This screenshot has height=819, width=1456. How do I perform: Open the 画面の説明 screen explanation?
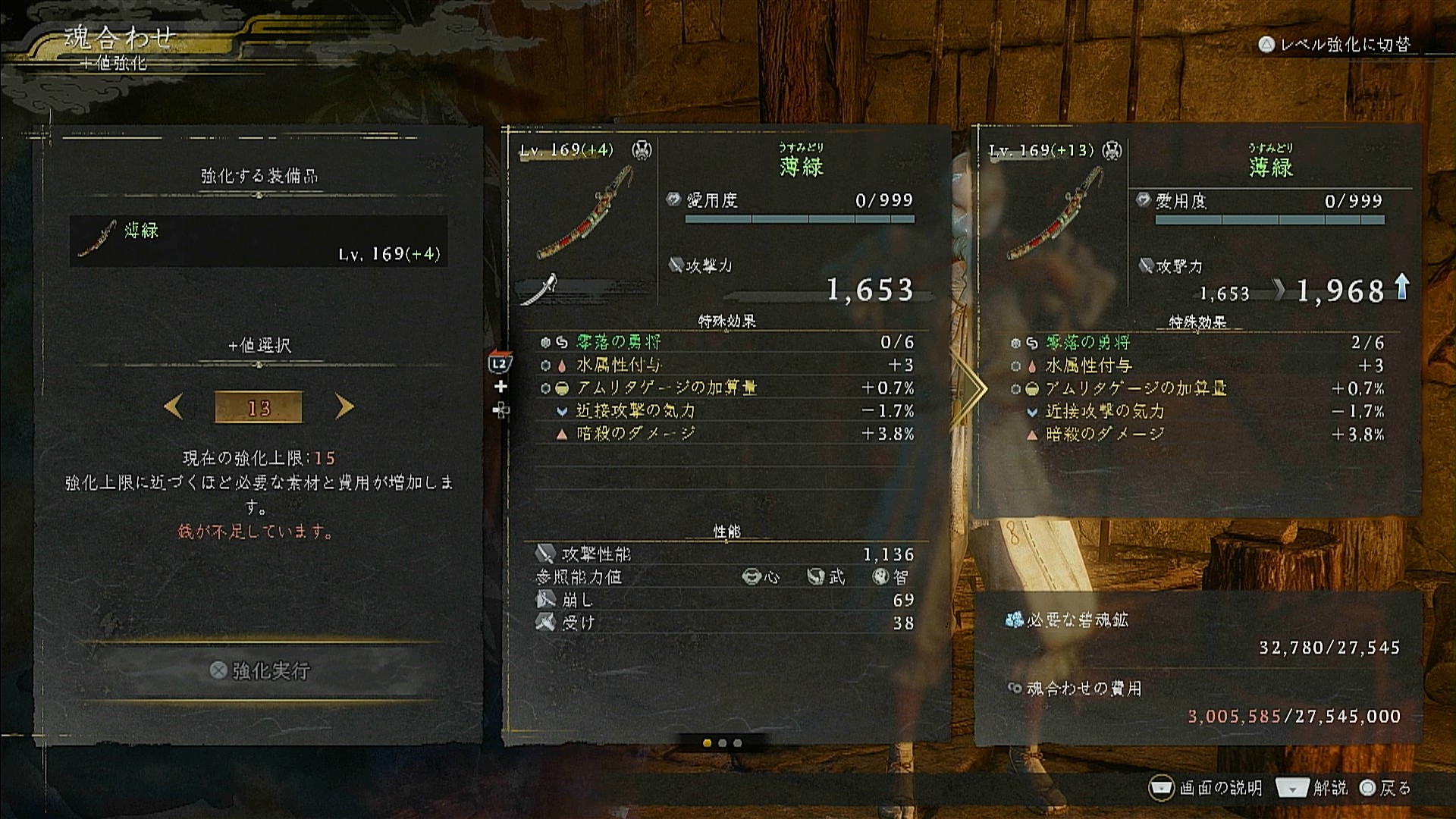coord(1207,789)
